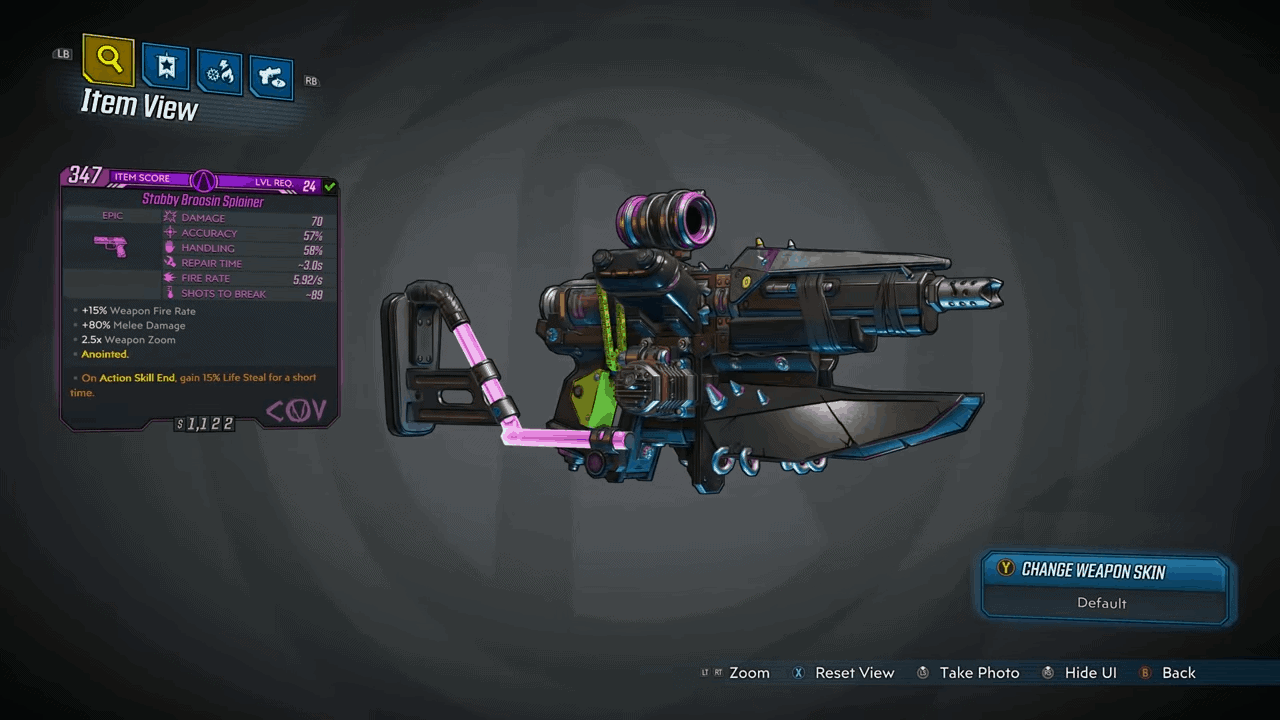Switch to the star banner inspect tab
1280x720 pixels.
point(165,66)
